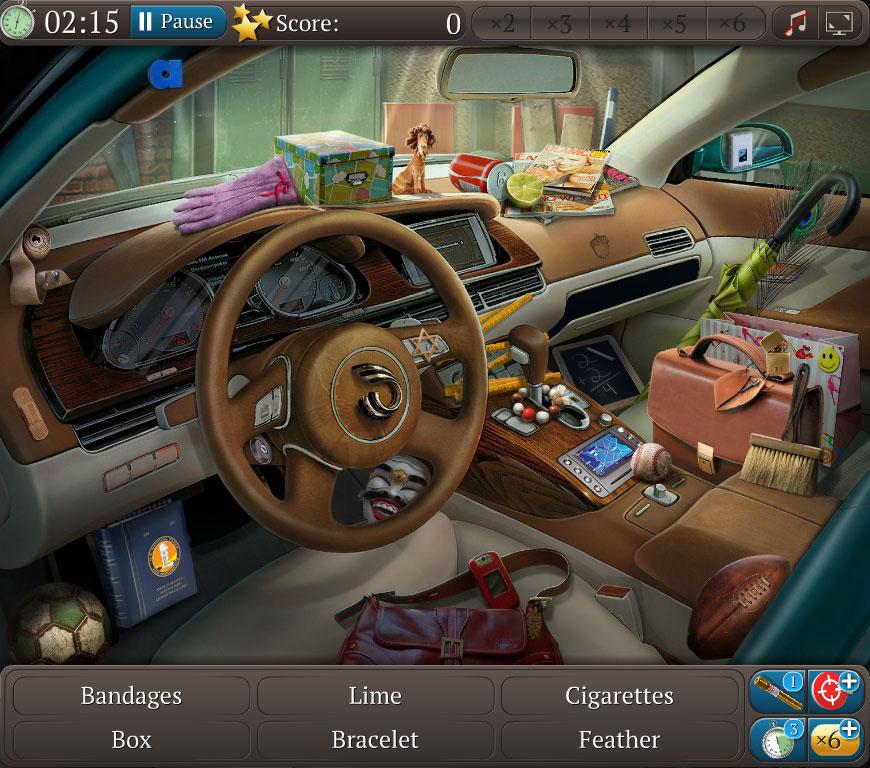The width and height of the screenshot is (870, 768).
Task: Choose the Cigarettes entry in the item list
Action: pos(619,695)
